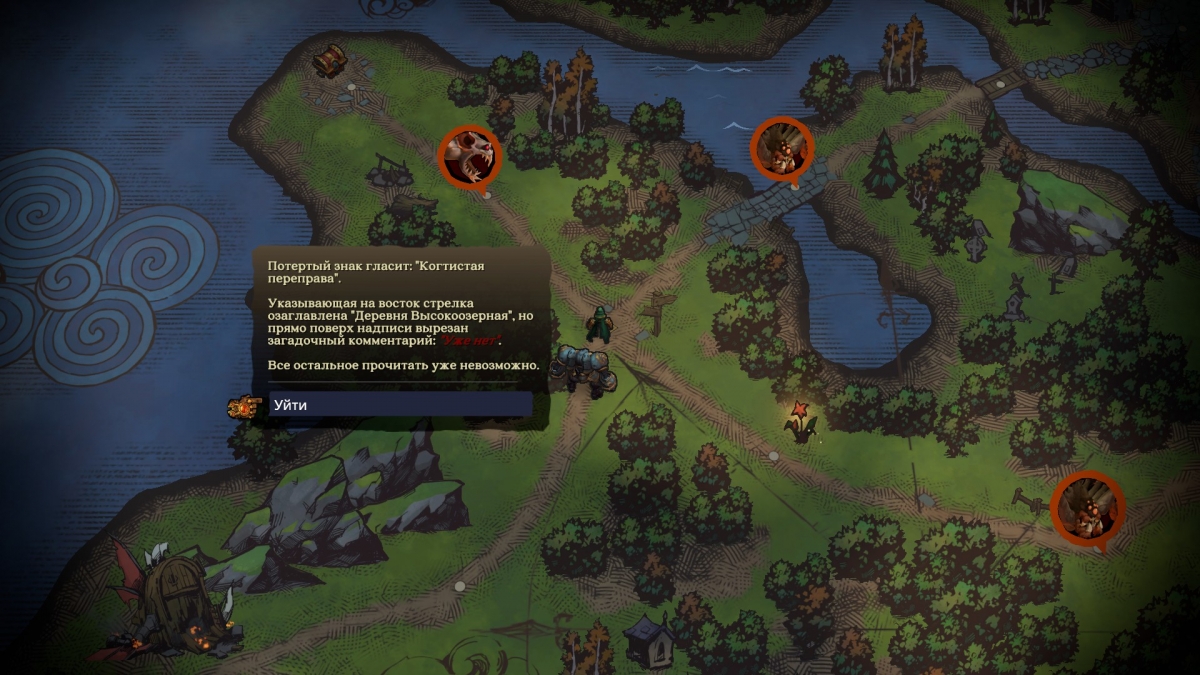Select the snarling beast skull encounter marker

[x=469, y=156]
